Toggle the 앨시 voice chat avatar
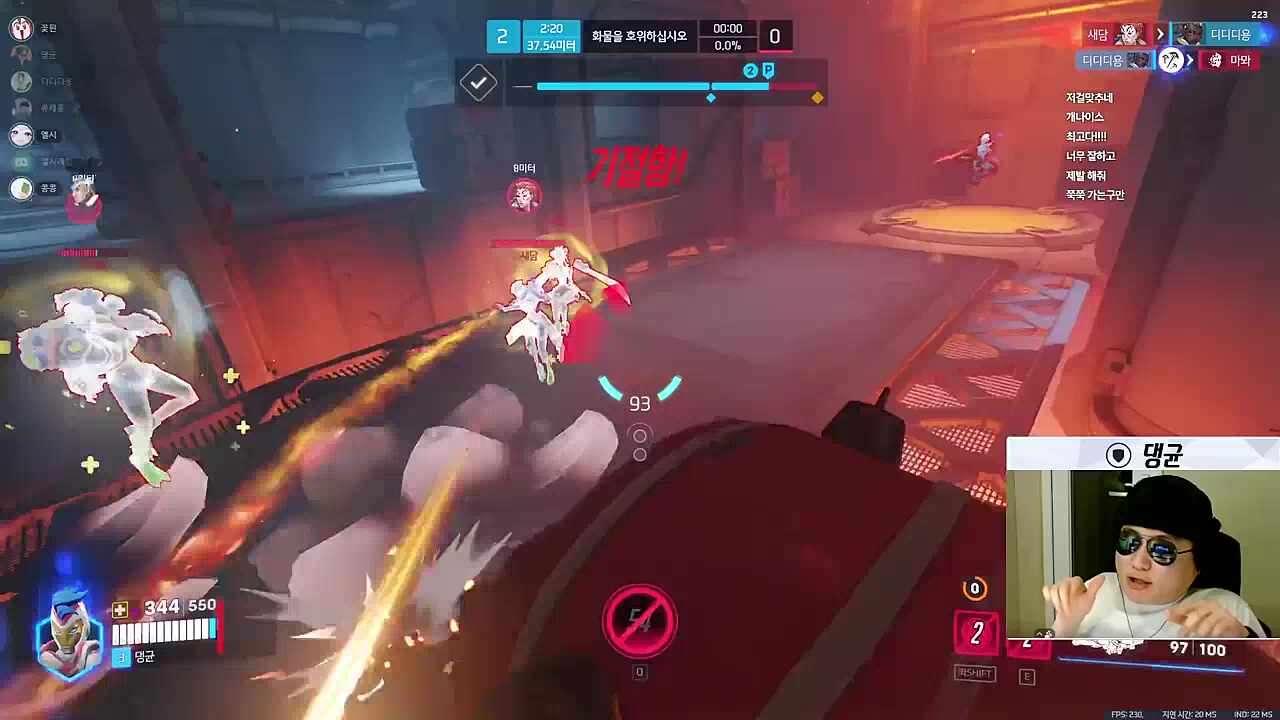The height and width of the screenshot is (720, 1280). coord(21,136)
